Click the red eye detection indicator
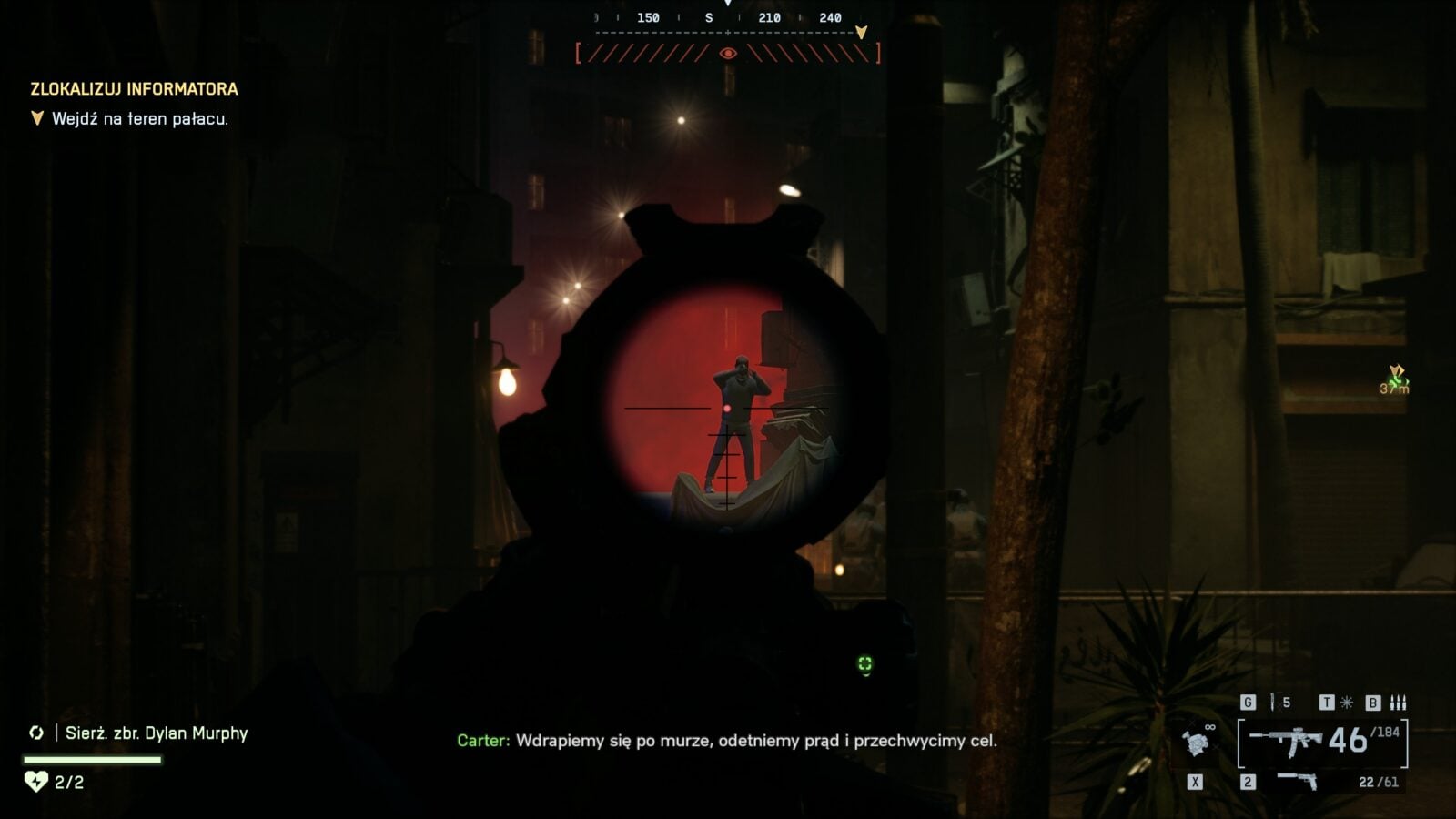 (x=728, y=54)
